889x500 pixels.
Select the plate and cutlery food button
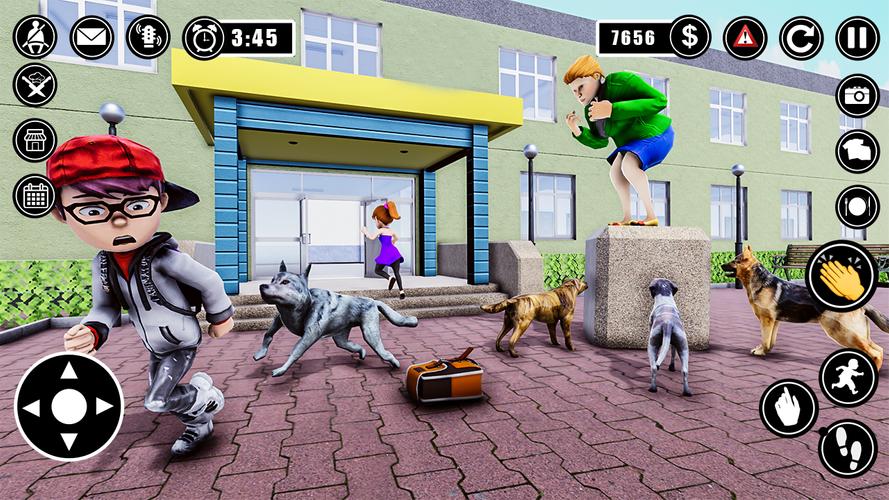tap(857, 207)
